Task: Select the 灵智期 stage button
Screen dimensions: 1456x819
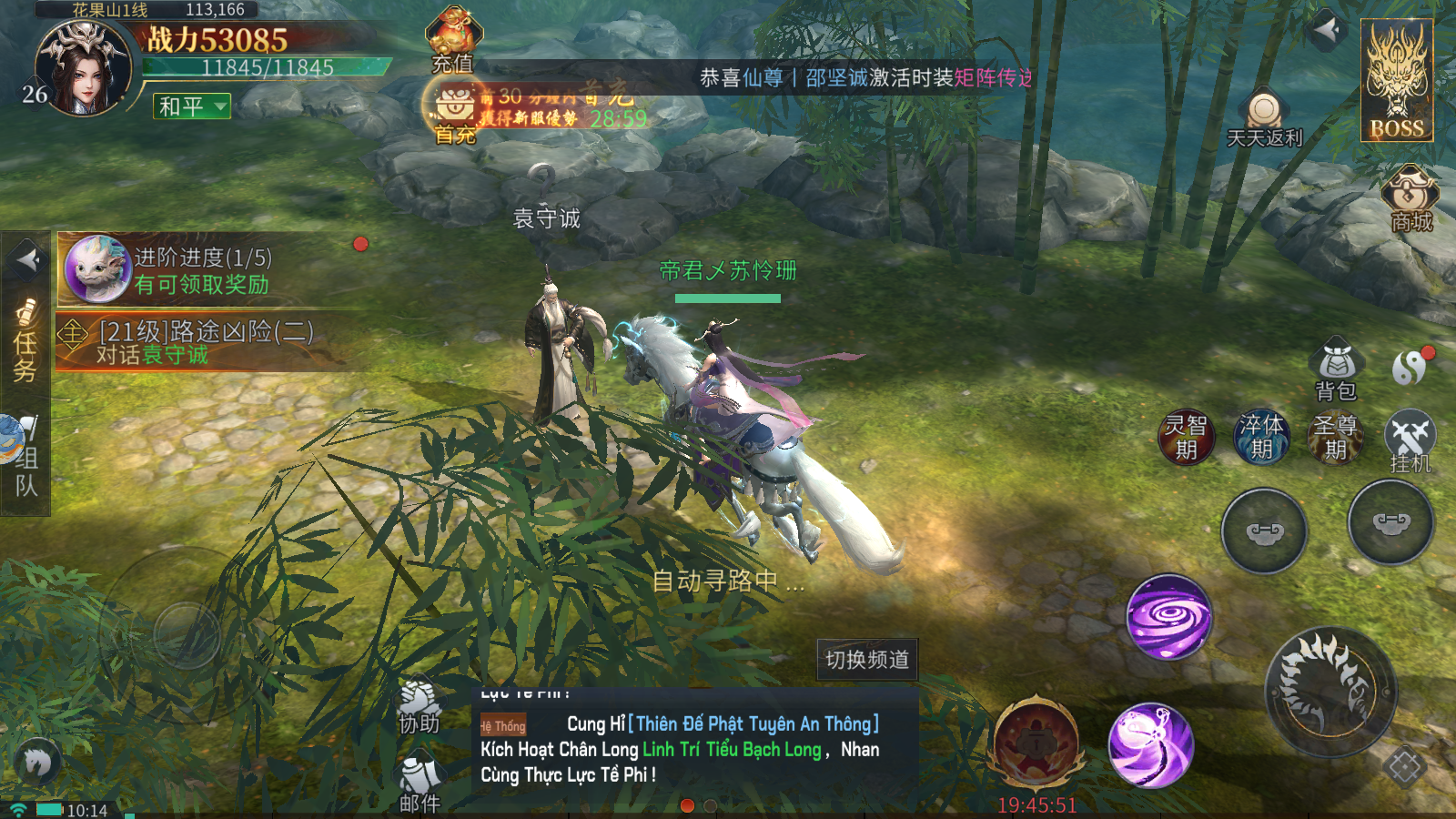Action: 1186,437
